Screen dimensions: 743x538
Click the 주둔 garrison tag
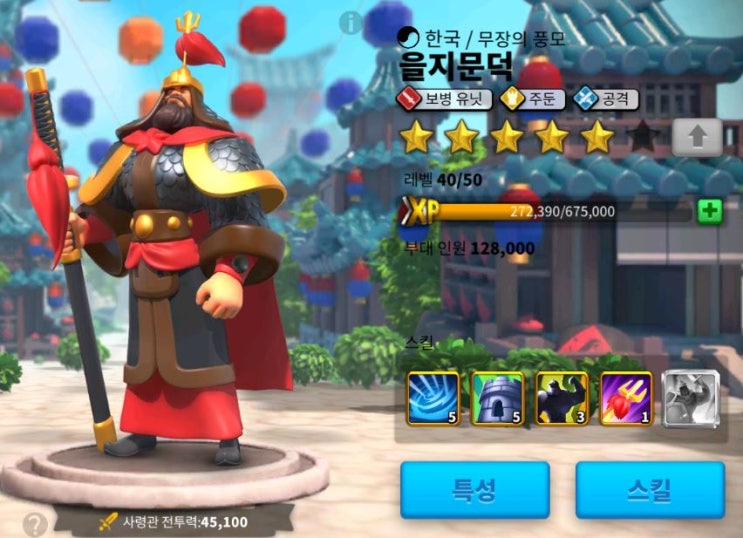(x=532, y=99)
